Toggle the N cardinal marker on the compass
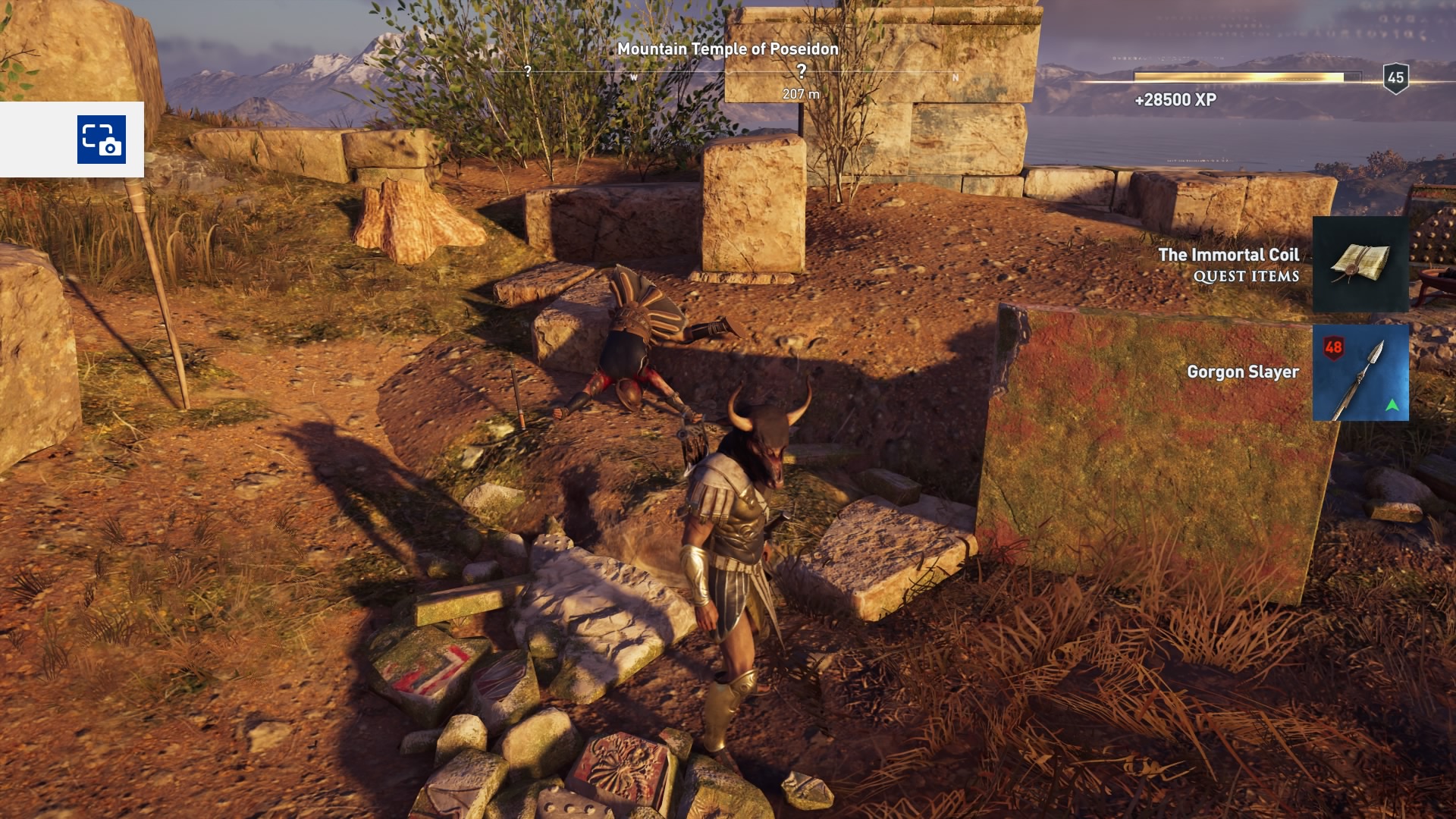 (955, 77)
